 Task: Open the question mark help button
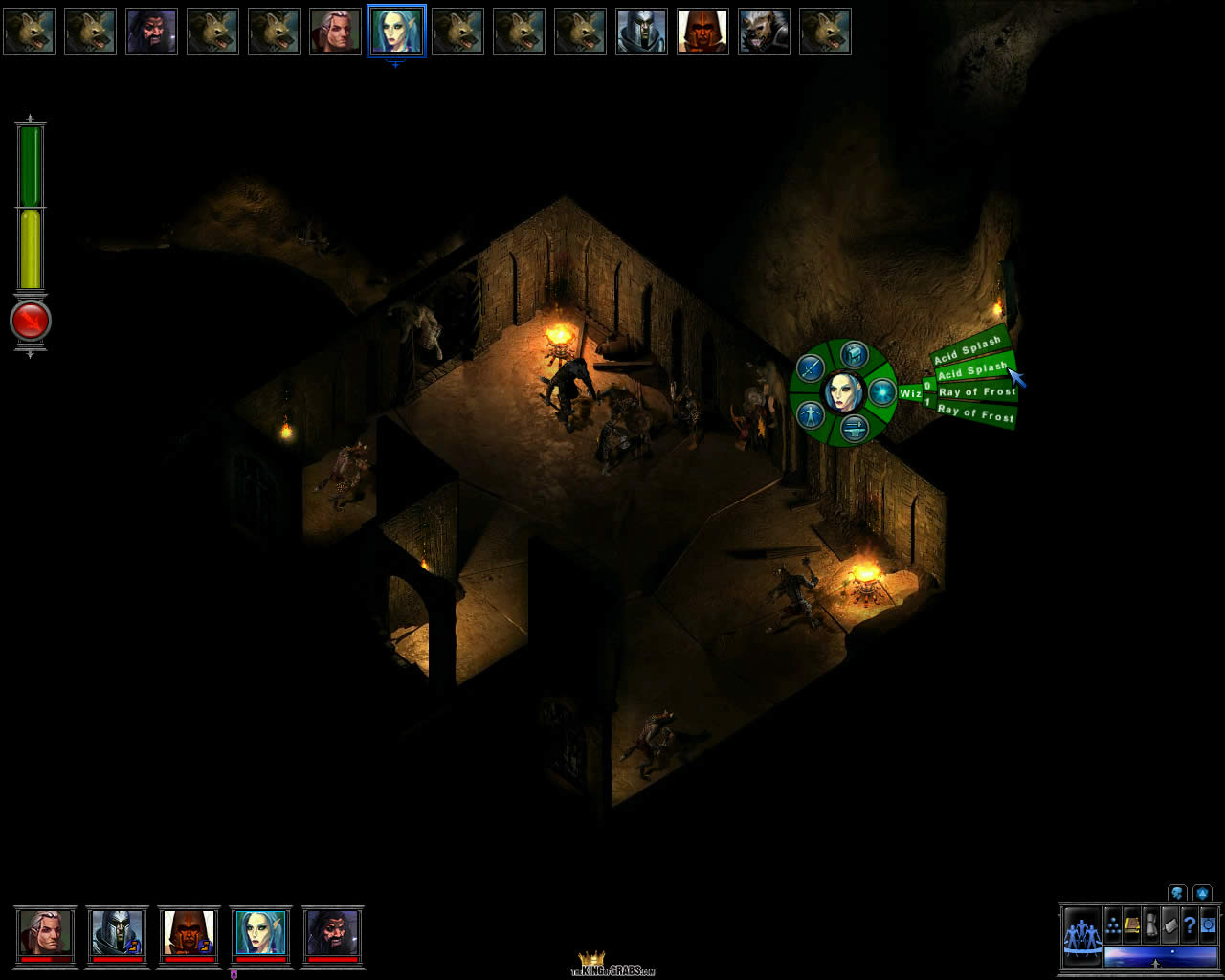pyautogui.click(x=1189, y=925)
